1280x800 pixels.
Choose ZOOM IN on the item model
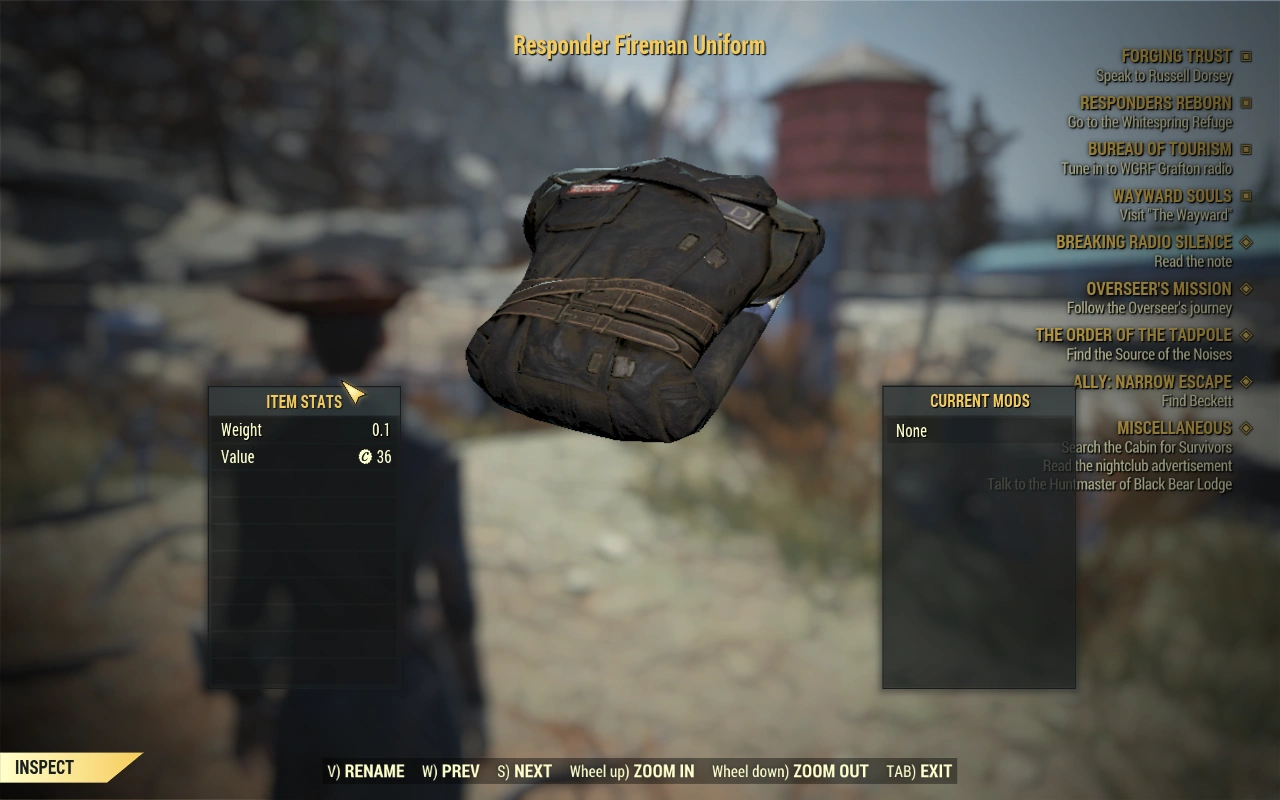point(632,771)
